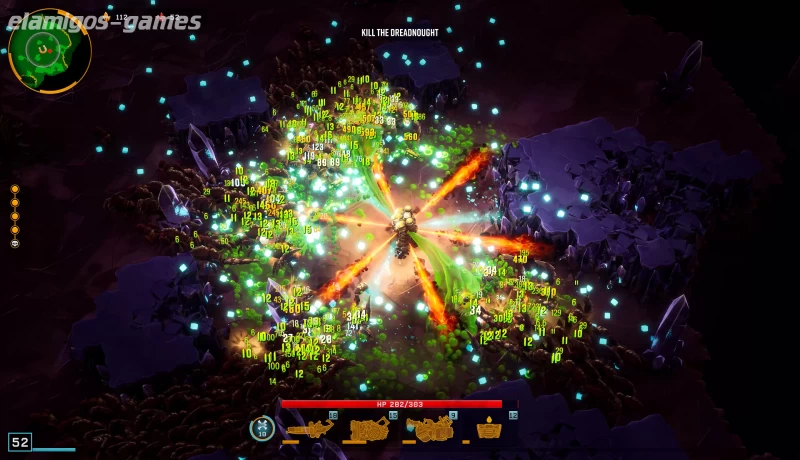Select the turret weapon slot with flame drop
Image resolution: width=800 pixels, height=460 pixels.
pos(489,429)
